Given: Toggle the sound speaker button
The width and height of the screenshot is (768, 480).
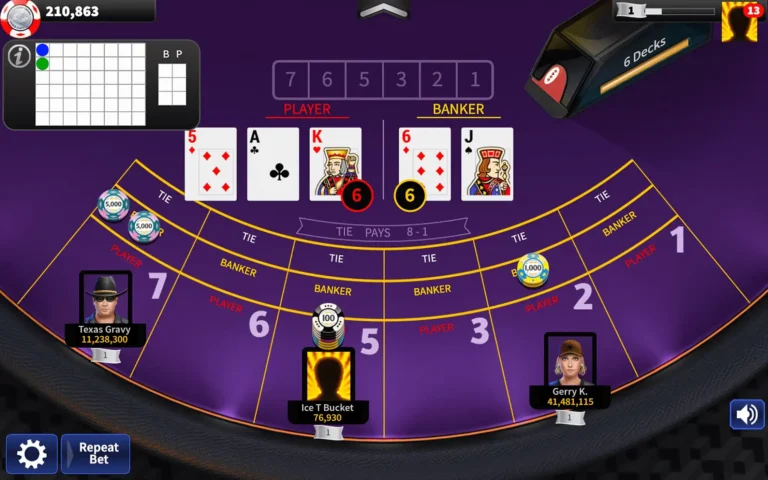Looking at the screenshot, I should (x=746, y=414).
